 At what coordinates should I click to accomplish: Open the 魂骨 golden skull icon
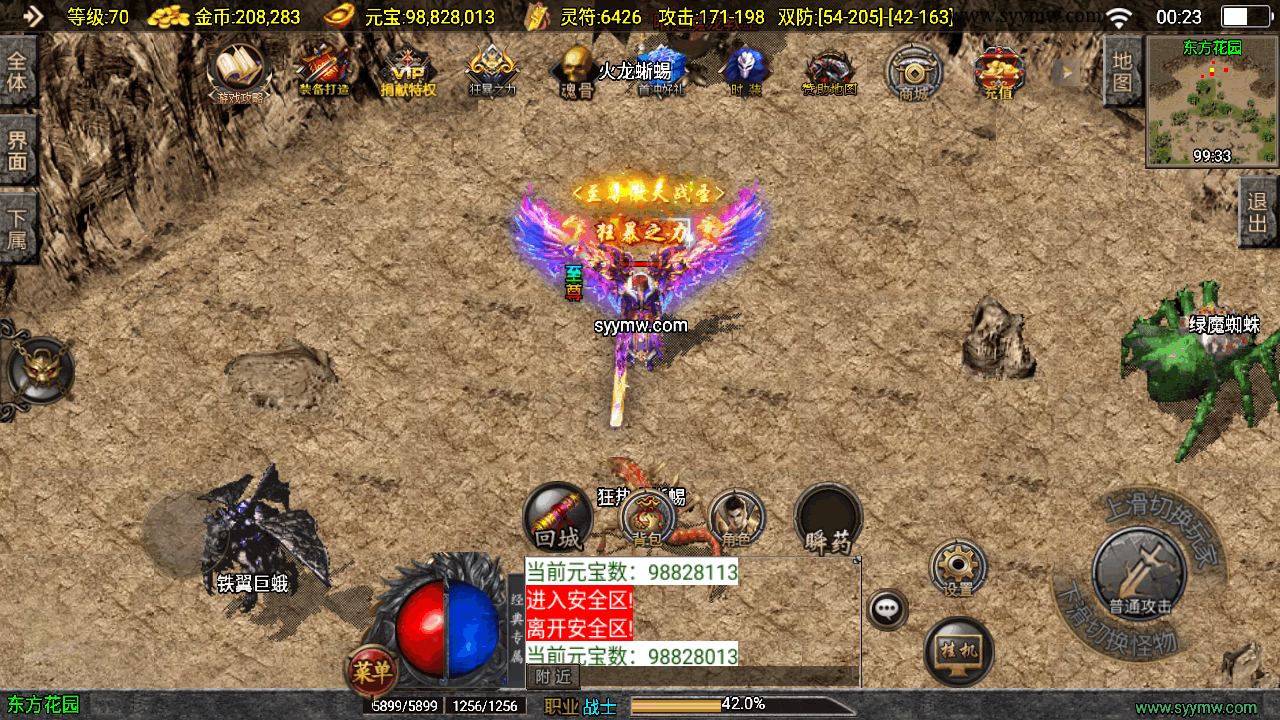click(576, 70)
